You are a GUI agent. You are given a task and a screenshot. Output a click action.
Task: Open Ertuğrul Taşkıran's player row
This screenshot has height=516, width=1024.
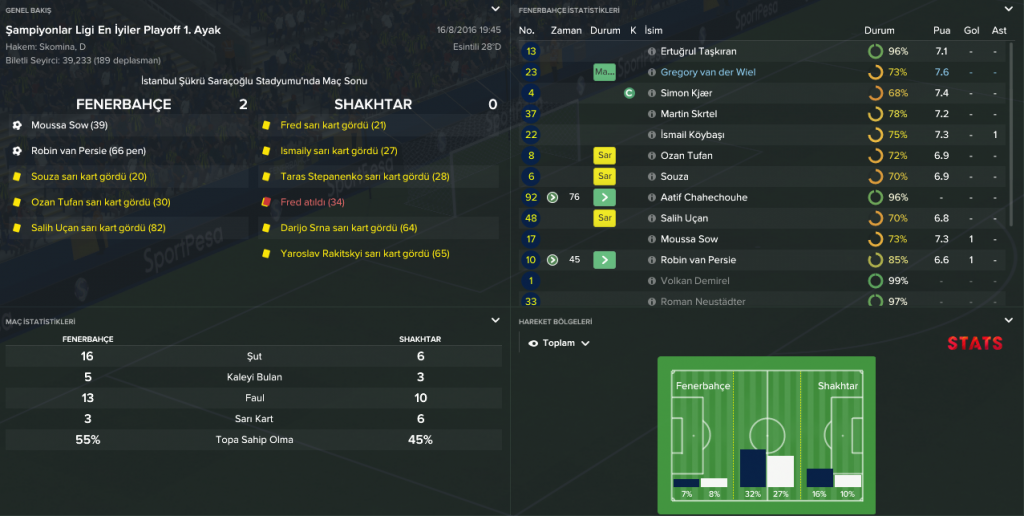[x=697, y=51]
